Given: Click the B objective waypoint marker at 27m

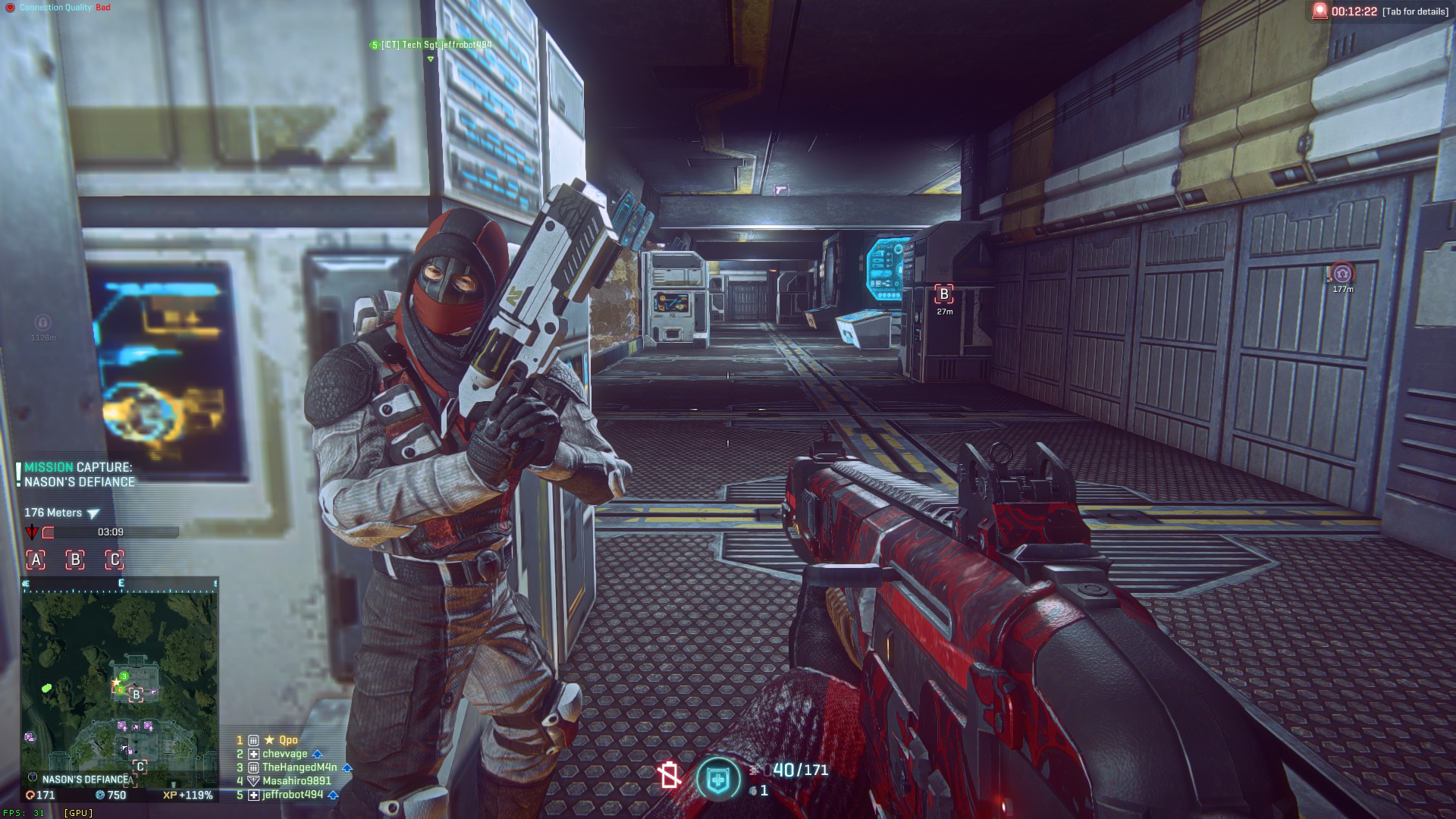Looking at the screenshot, I should coord(944,294).
